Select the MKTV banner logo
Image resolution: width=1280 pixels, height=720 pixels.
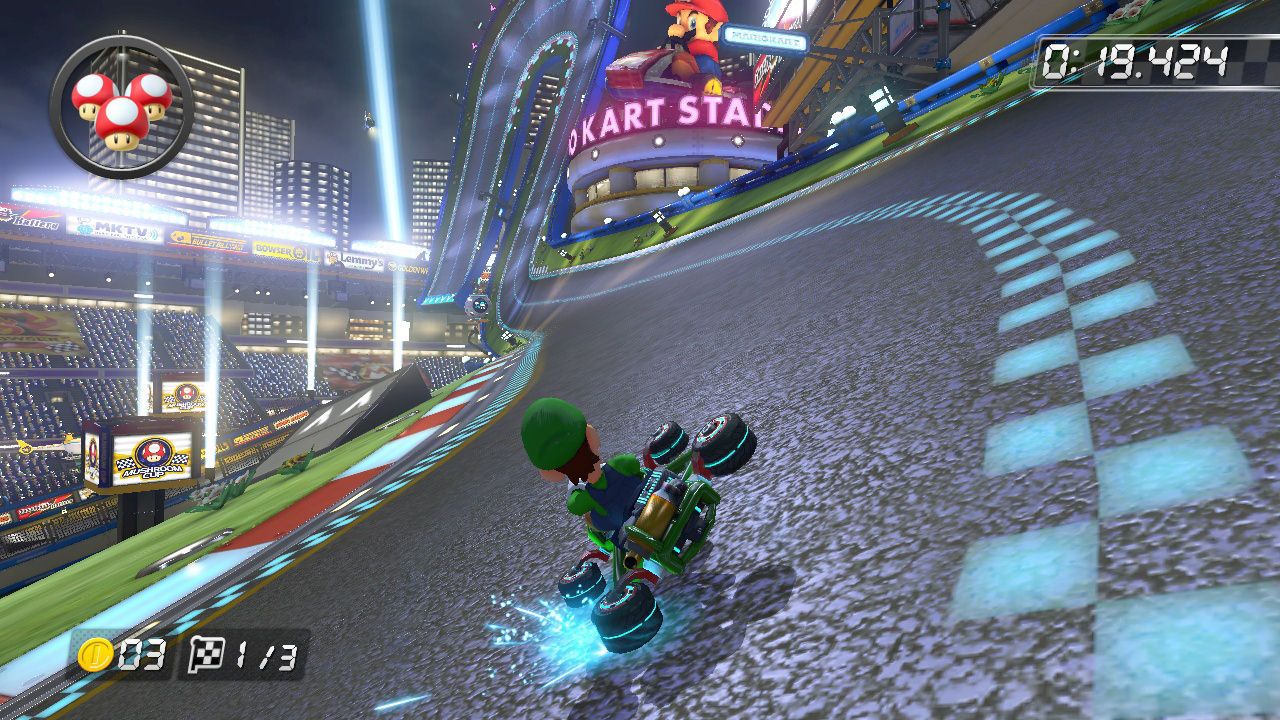pyautogui.click(x=115, y=227)
